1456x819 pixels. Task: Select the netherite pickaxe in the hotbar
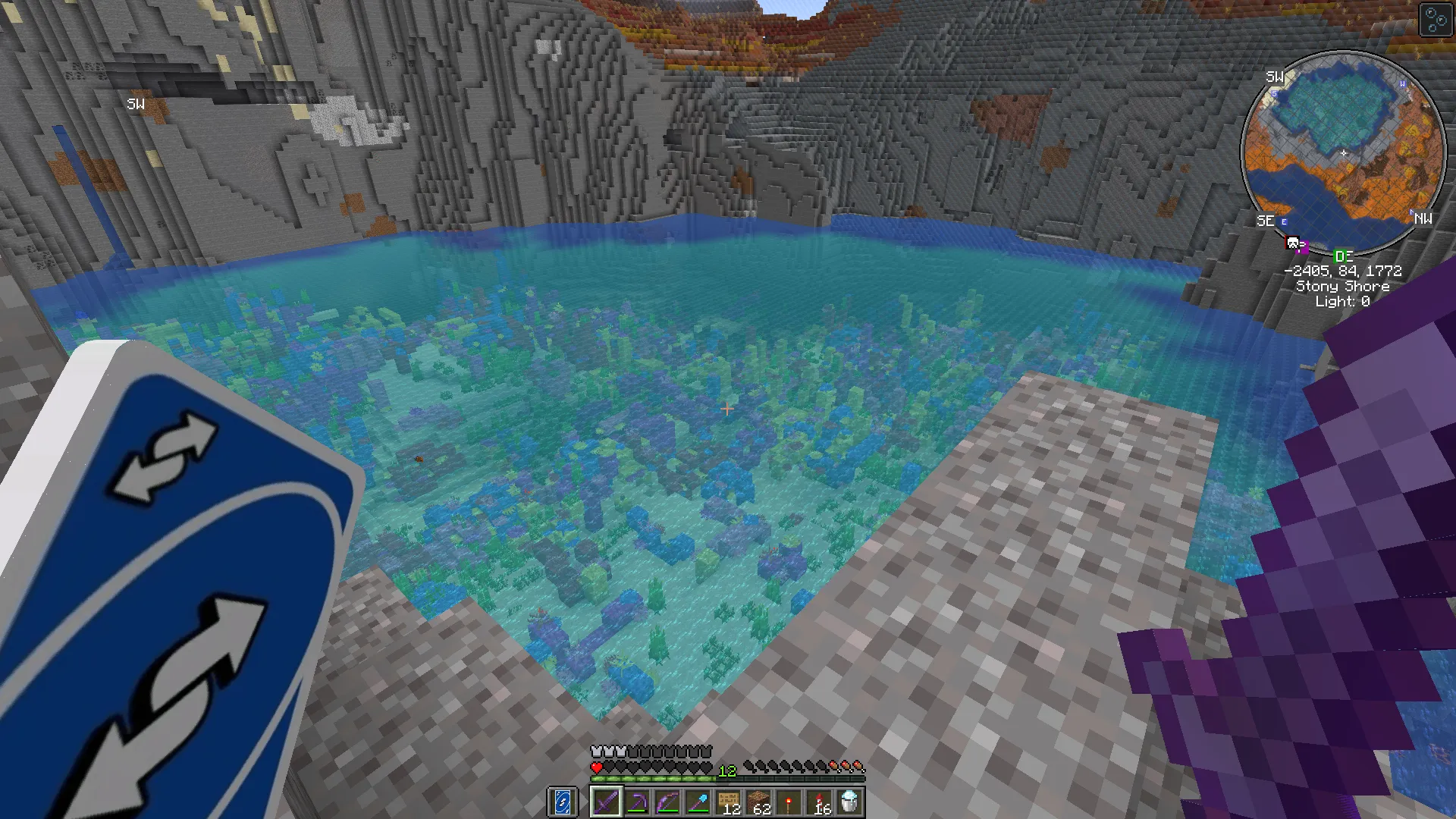(x=637, y=802)
